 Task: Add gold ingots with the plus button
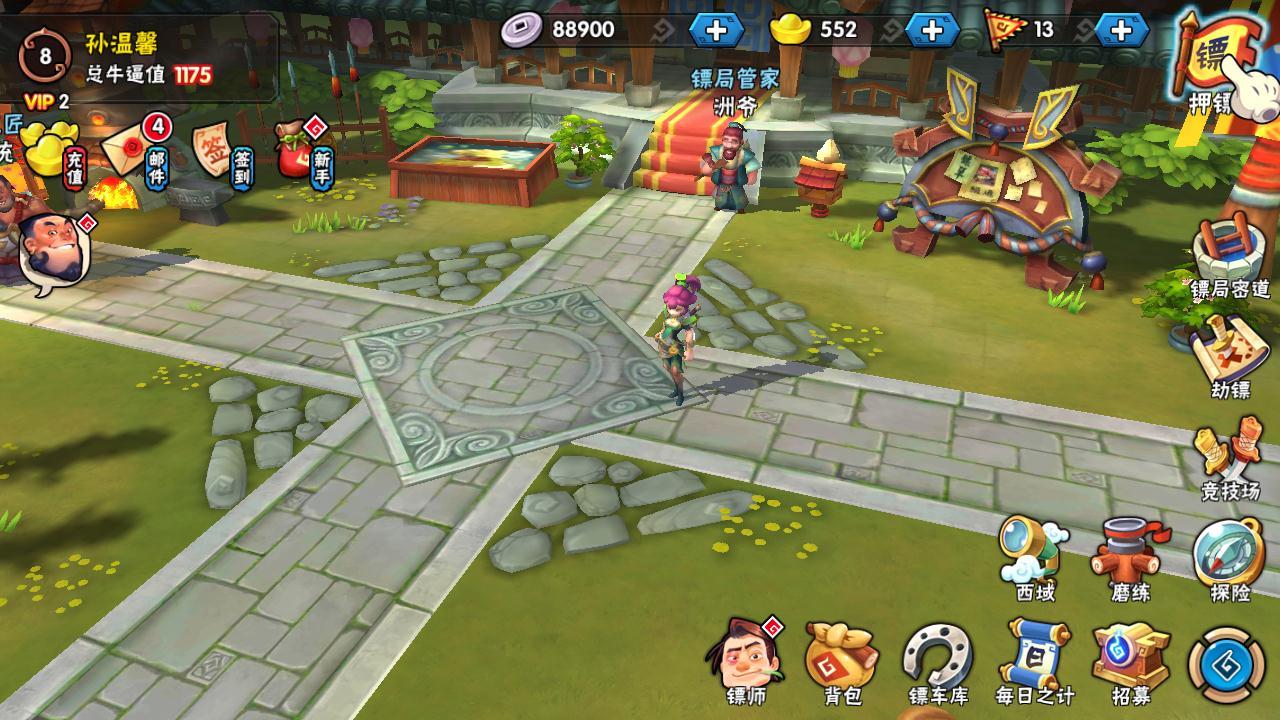932,30
